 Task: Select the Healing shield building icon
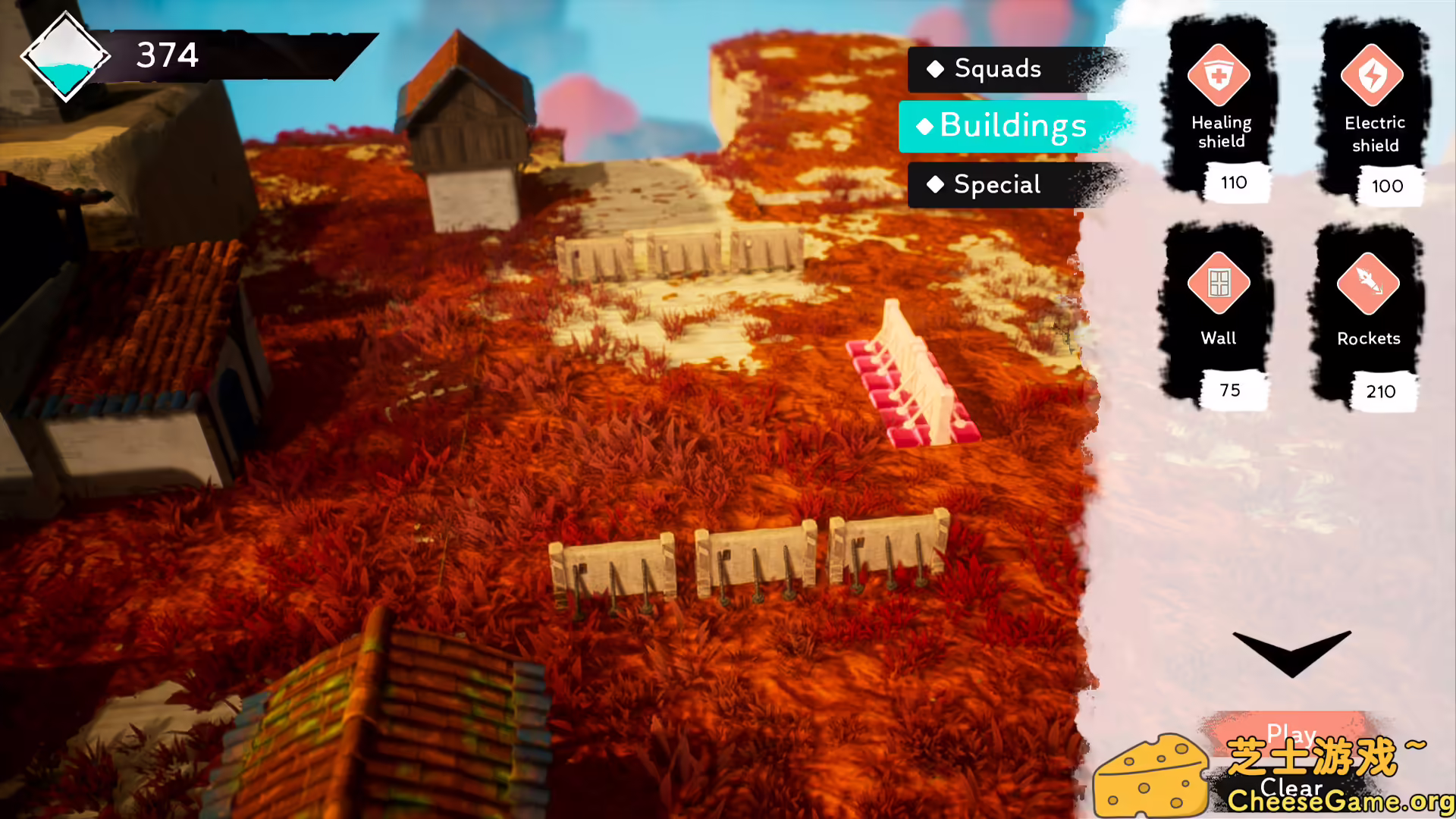coord(1219,76)
